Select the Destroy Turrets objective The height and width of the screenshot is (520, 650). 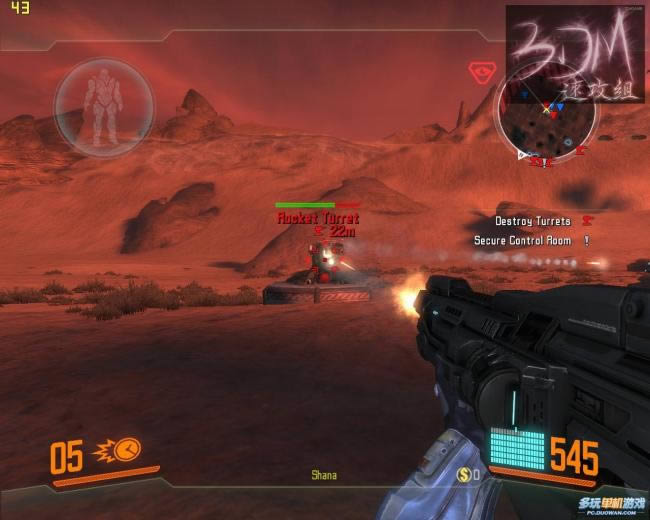coord(533,221)
